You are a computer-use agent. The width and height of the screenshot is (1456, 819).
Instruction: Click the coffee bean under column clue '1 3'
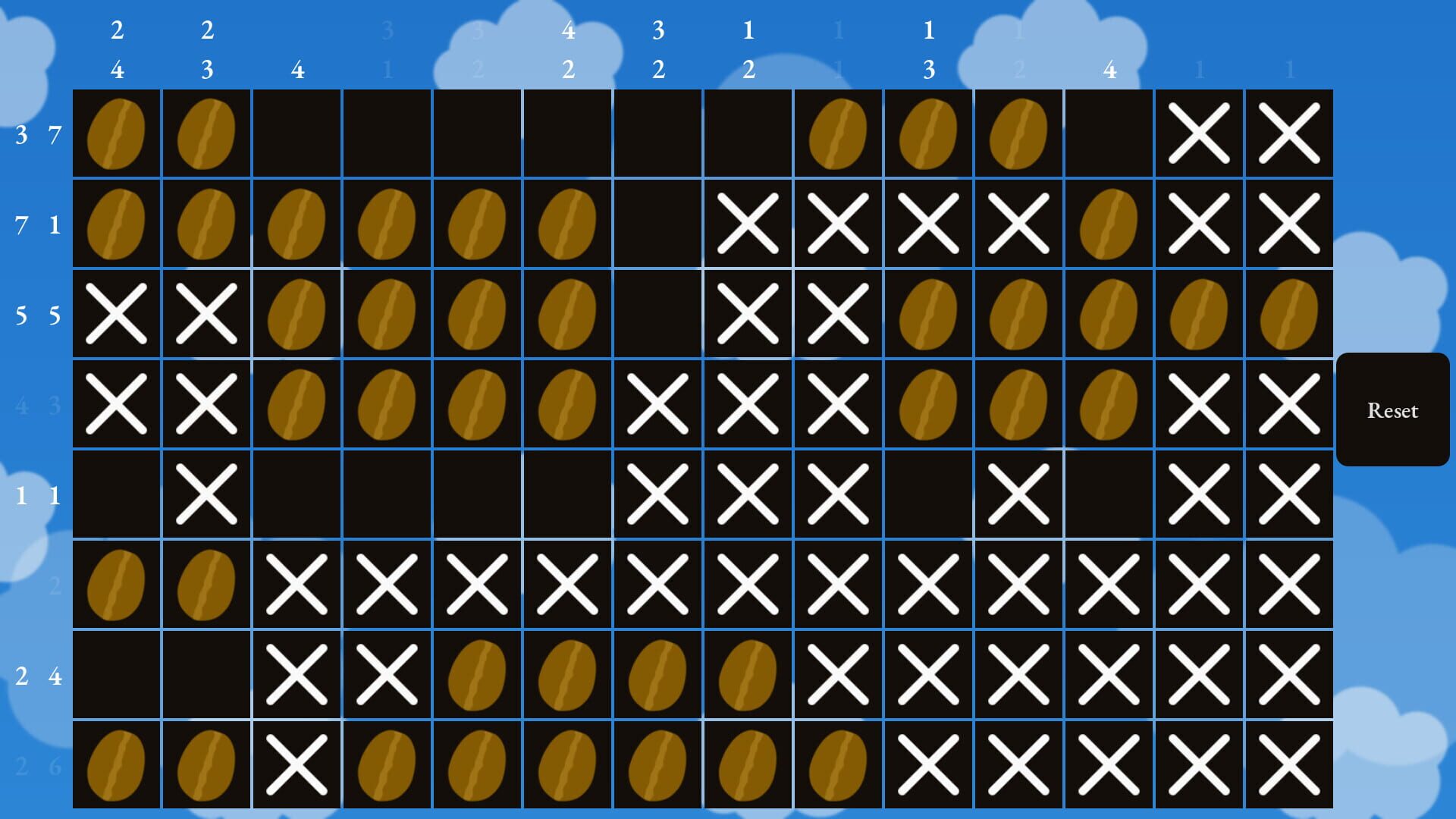point(927,133)
